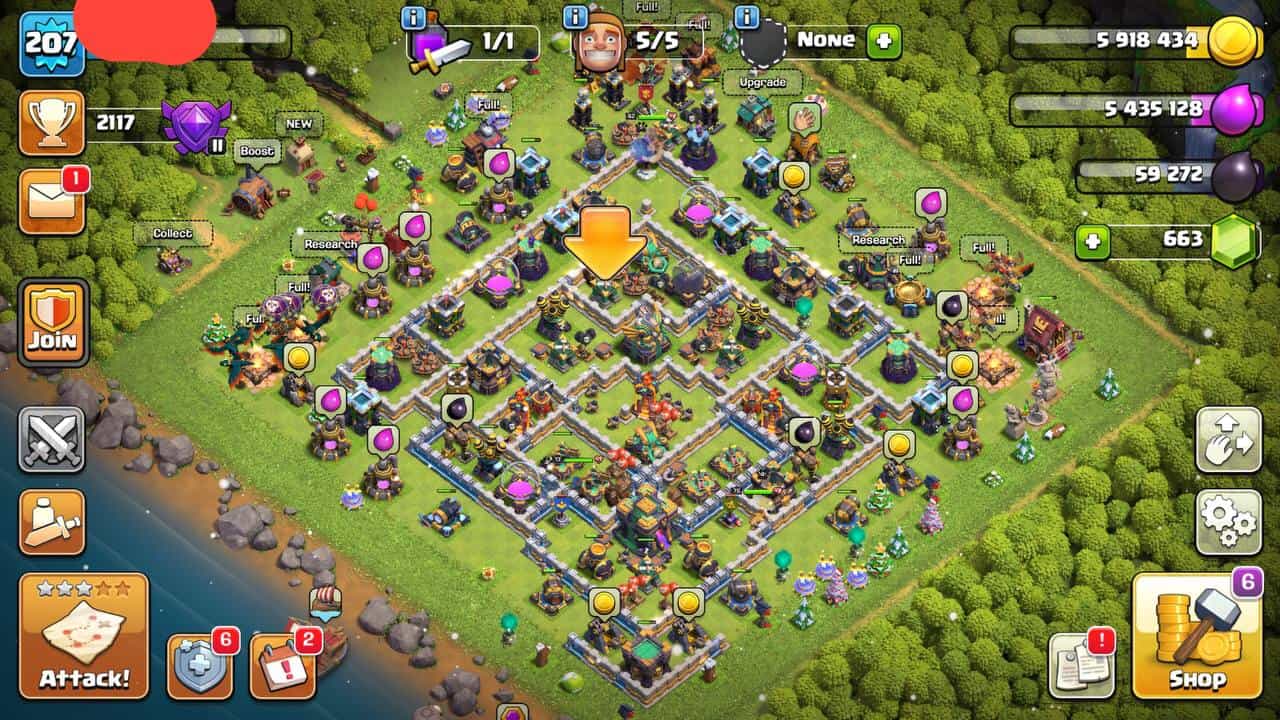Open the Shop
1280x720 pixels.
pyautogui.click(x=1197, y=636)
